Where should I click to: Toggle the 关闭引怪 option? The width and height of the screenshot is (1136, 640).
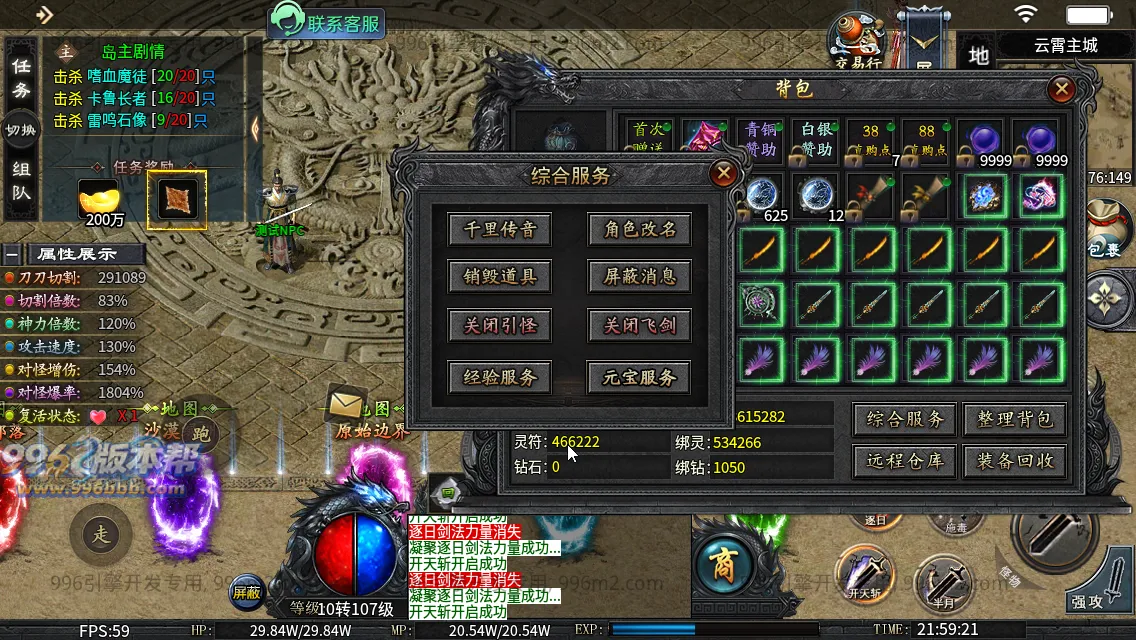click(x=500, y=326)
